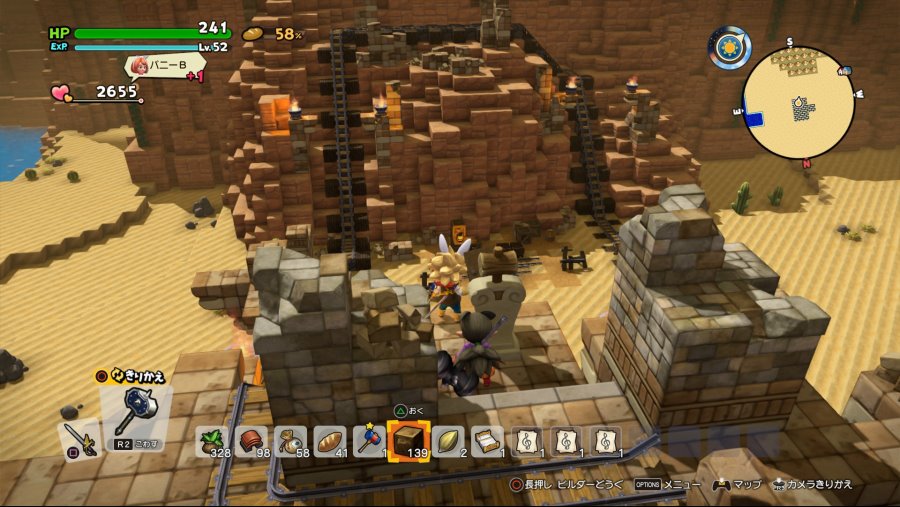Select the bread loaf hotbar slot
This screenshot has width=900, height=507.
point(330,442)
